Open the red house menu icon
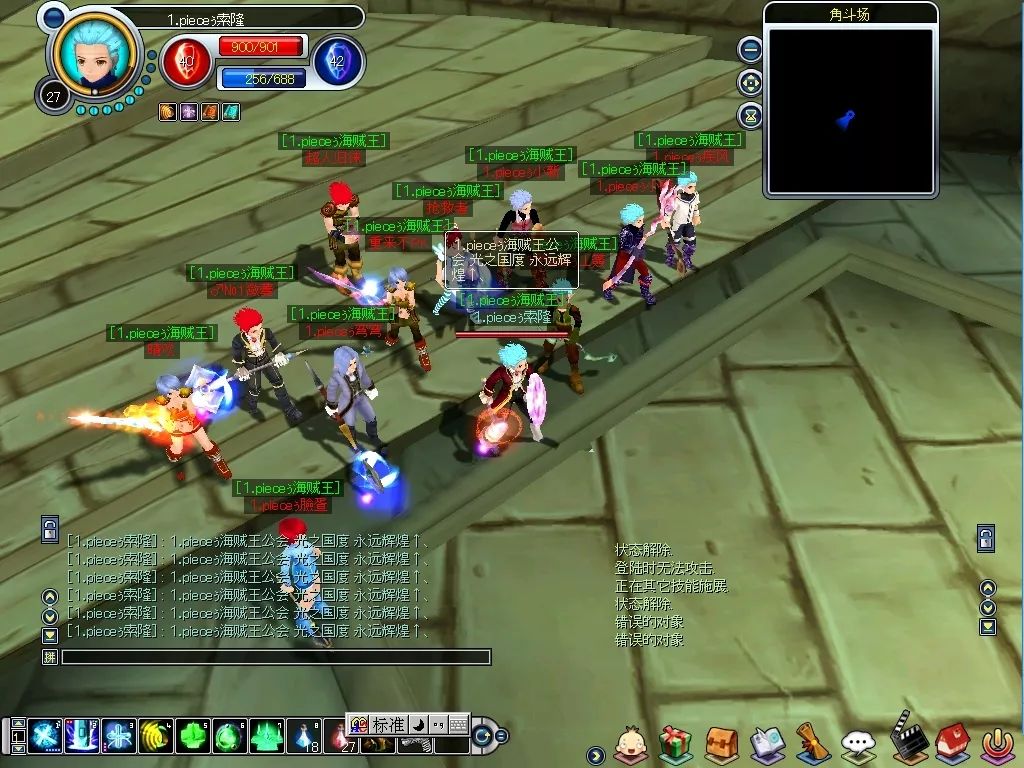1024x768 pixels. click(950, 743)
